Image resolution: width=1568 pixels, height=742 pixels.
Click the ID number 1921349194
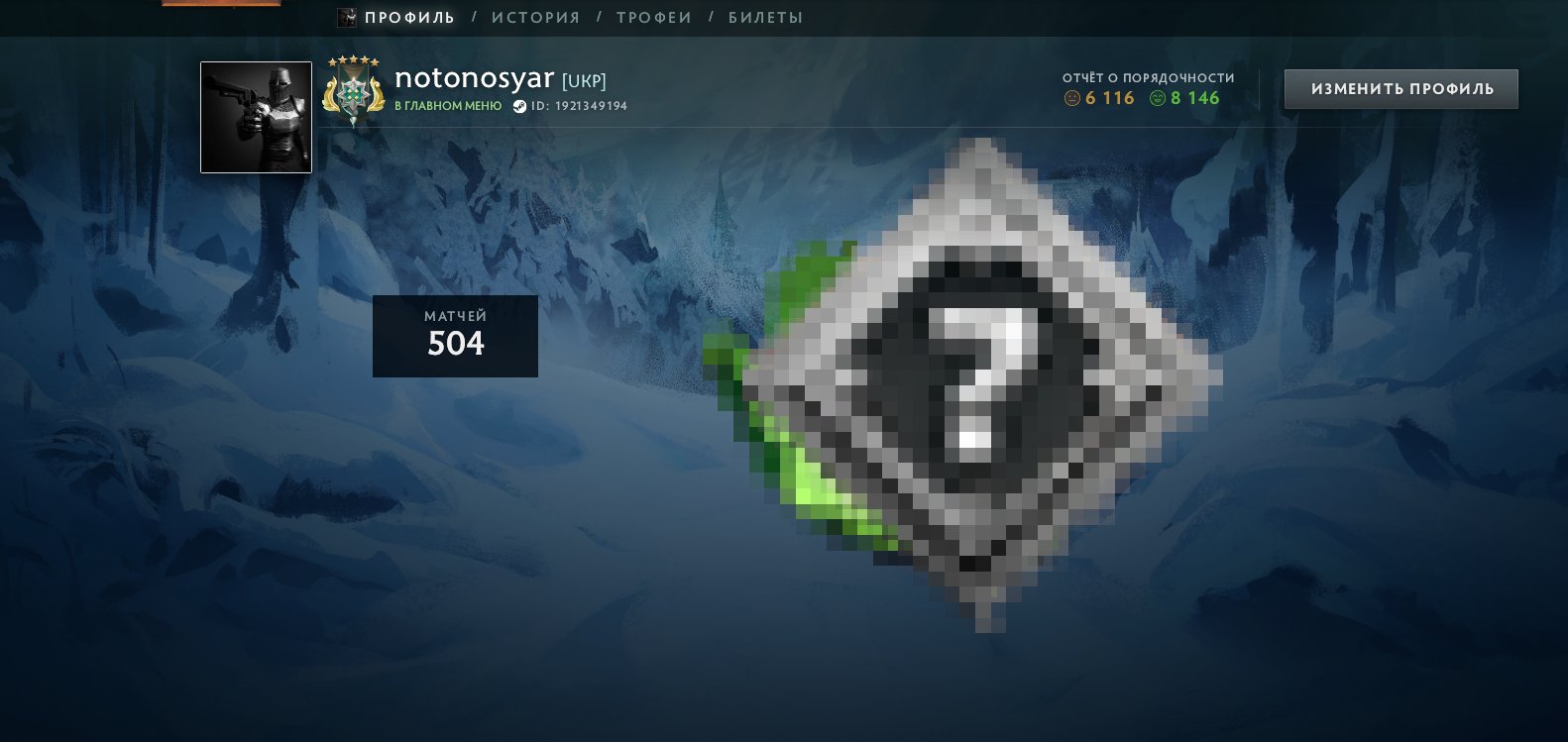[x=591, y=106]
